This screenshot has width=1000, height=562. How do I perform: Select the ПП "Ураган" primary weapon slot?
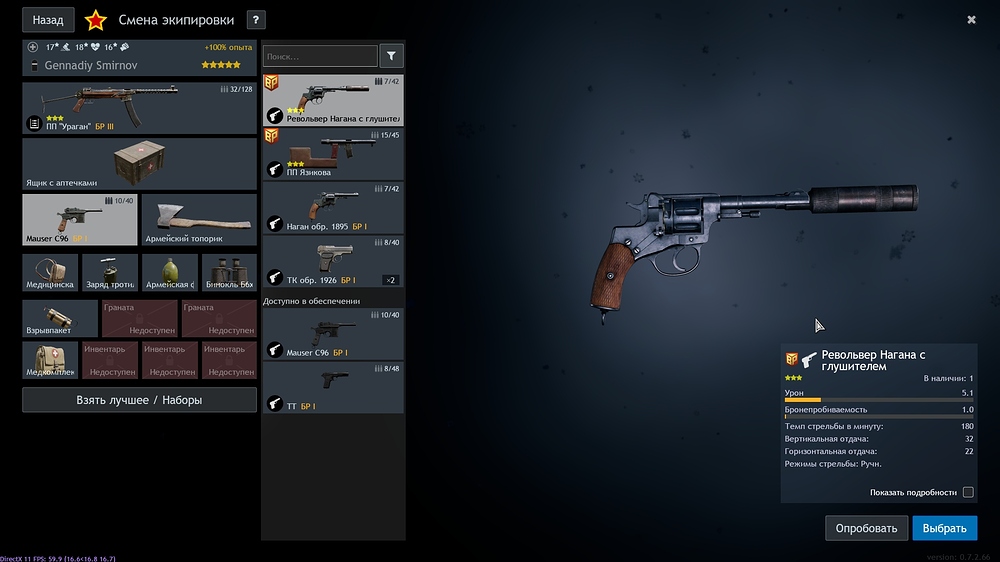tap(139, 108)
